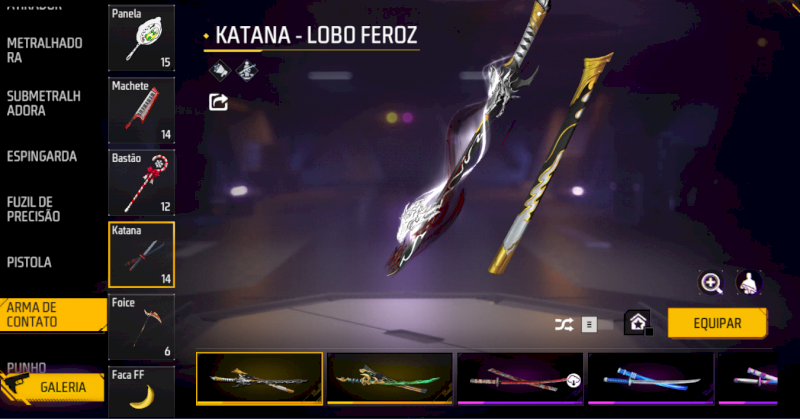Screen dimensions: 800x419
Task: Select the Panela melee weapon tile
Action: [x=141, y=38]
